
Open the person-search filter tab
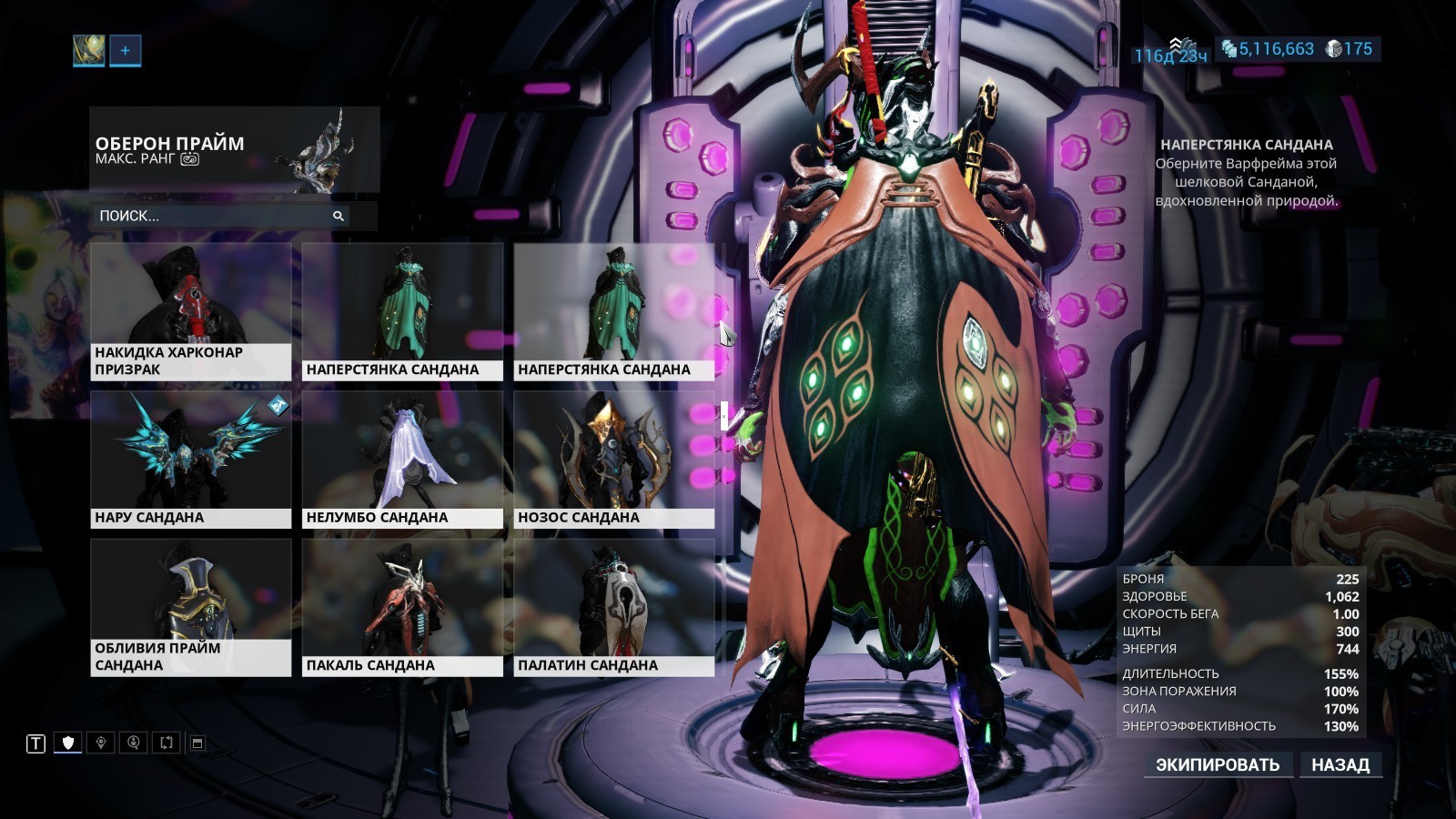click(134, 743)
